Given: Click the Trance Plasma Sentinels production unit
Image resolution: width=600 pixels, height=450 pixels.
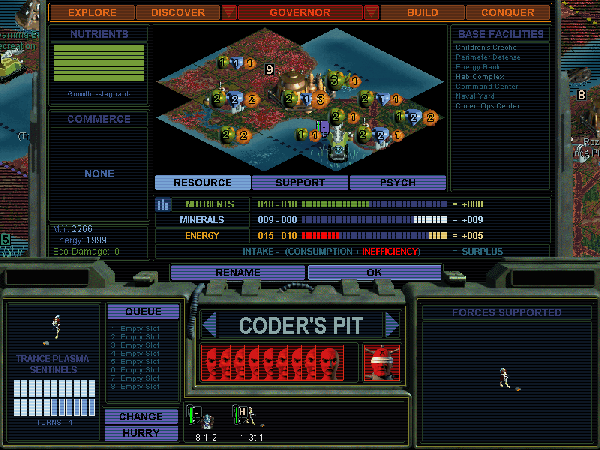Looking at the screenshot, I should point(56,325).
